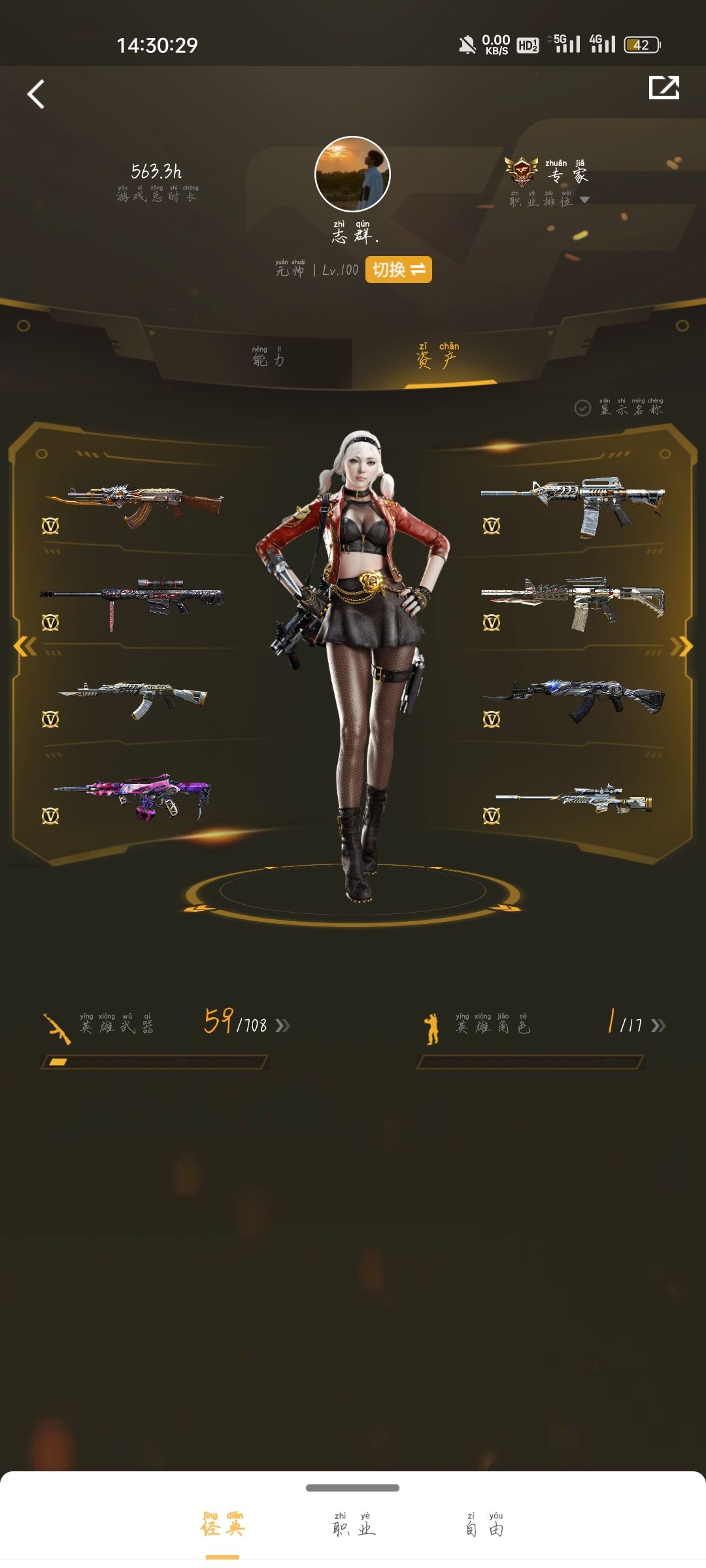Open the 职业排位 rank dropdown
Screen dimensions: 706x1568
click(x=584, y=201)
